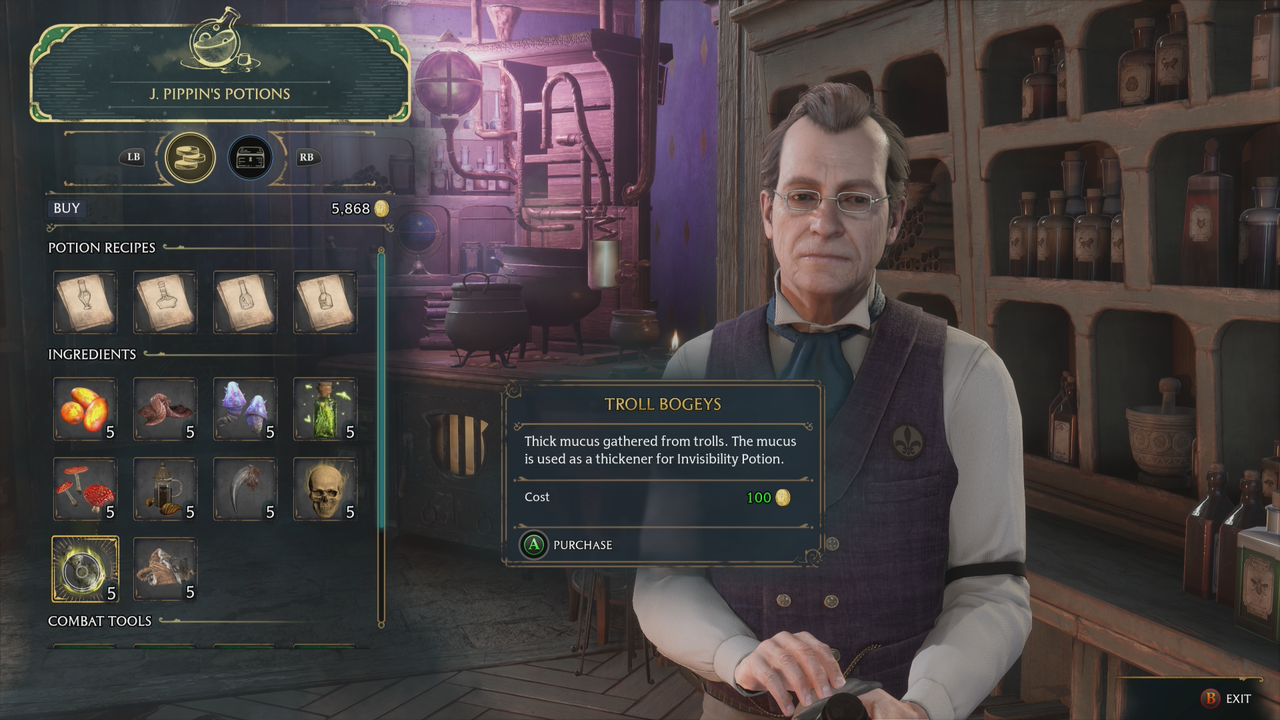Select the curved fang ingredient

[x=245, y=488]
